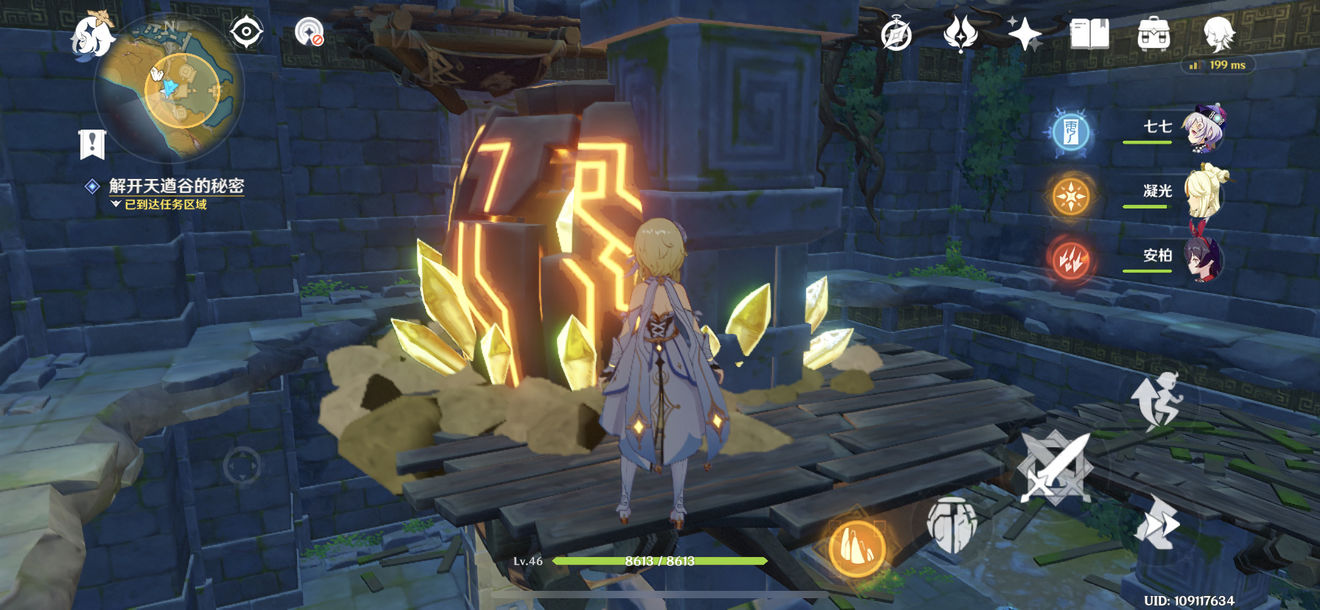Image resolution: width=1320 pixels, height=610 pixels.
Task: Tap the gauge icon beside the minimap
Action: point(310,33)
